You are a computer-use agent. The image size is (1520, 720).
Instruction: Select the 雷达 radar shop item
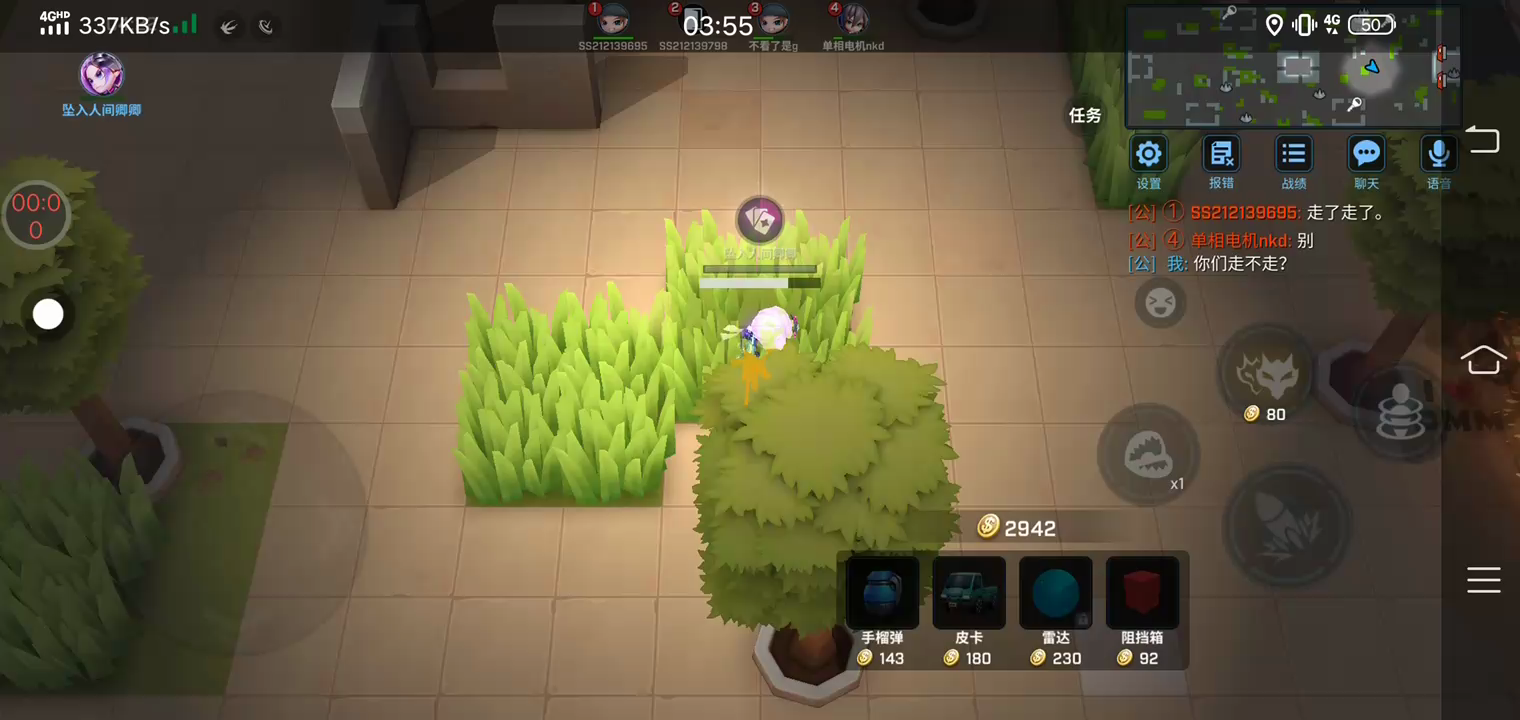pyautogui.click(x=1055, y=593)
